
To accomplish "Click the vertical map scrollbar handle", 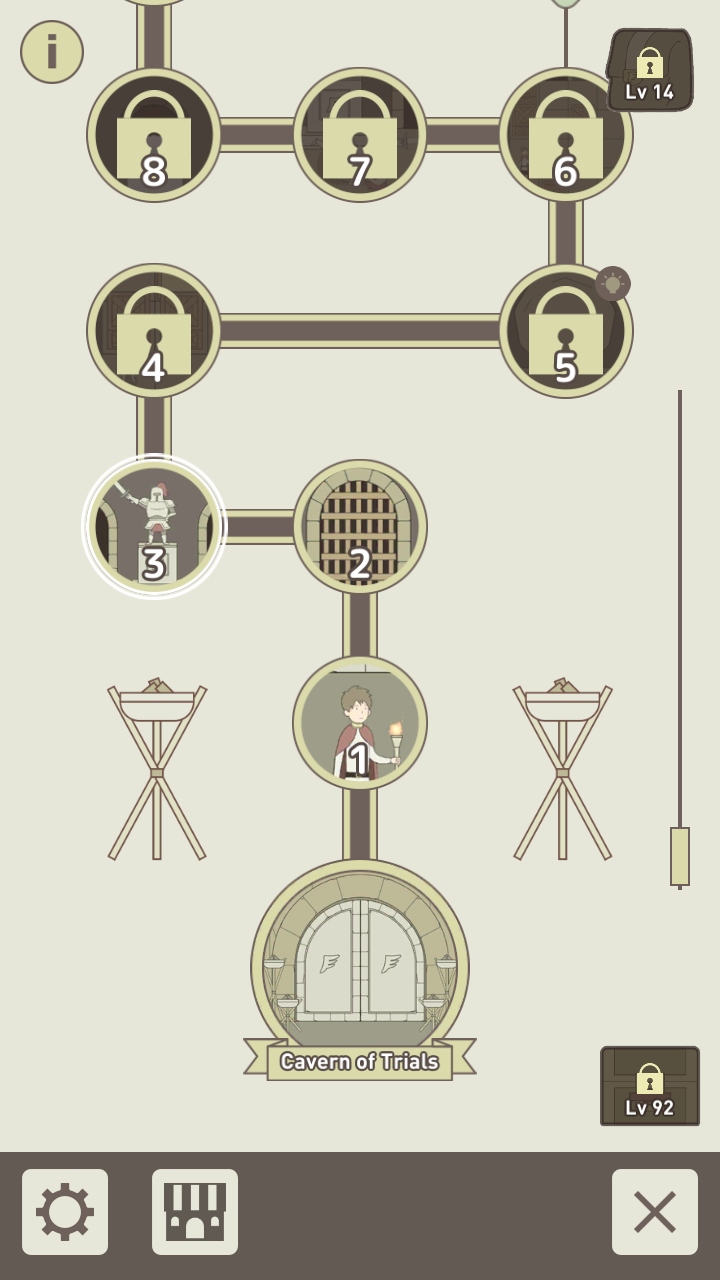I will pyautogui.click(x=680, y=856).
